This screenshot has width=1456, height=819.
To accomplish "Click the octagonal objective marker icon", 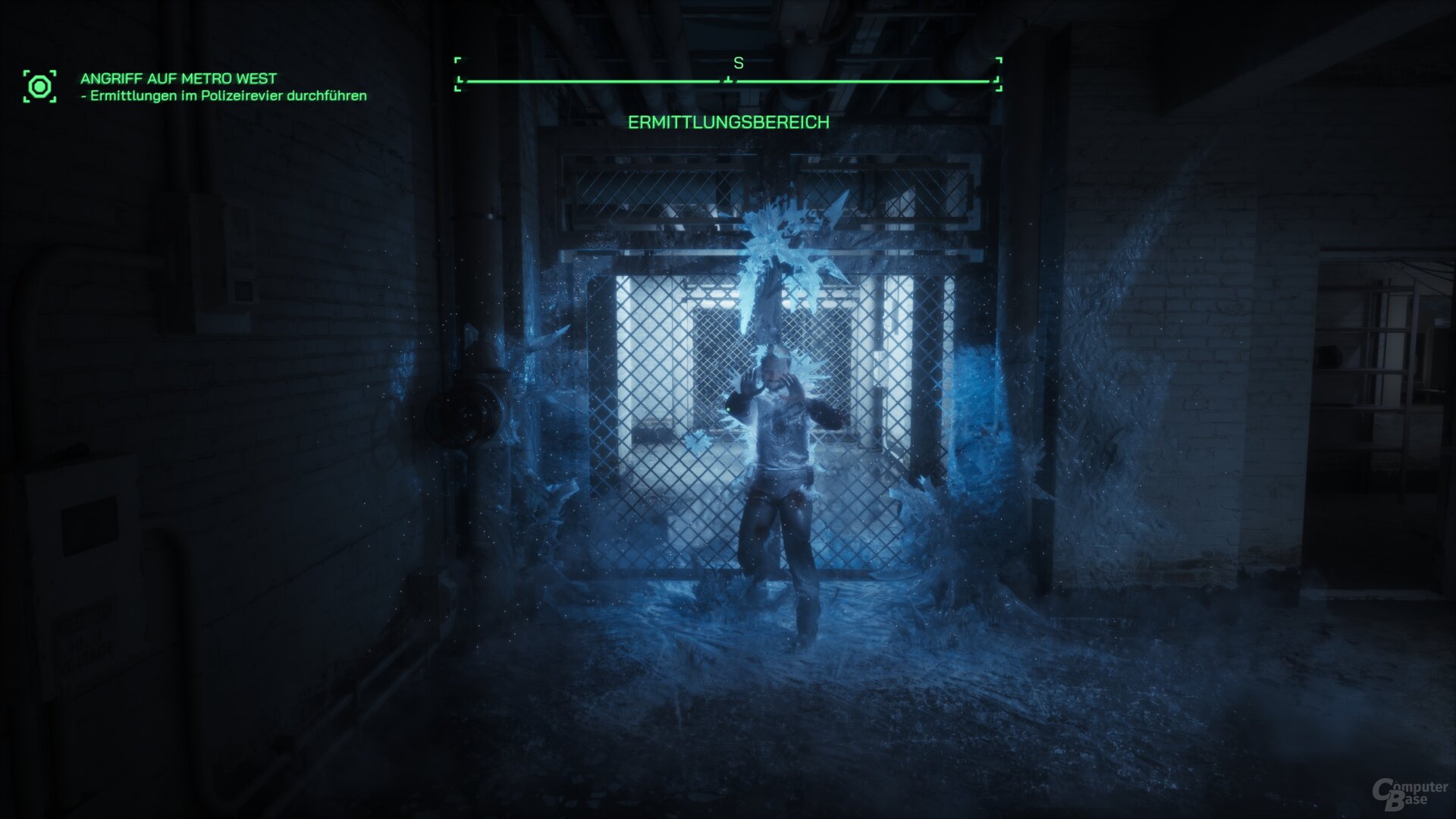I will point(41,86).
